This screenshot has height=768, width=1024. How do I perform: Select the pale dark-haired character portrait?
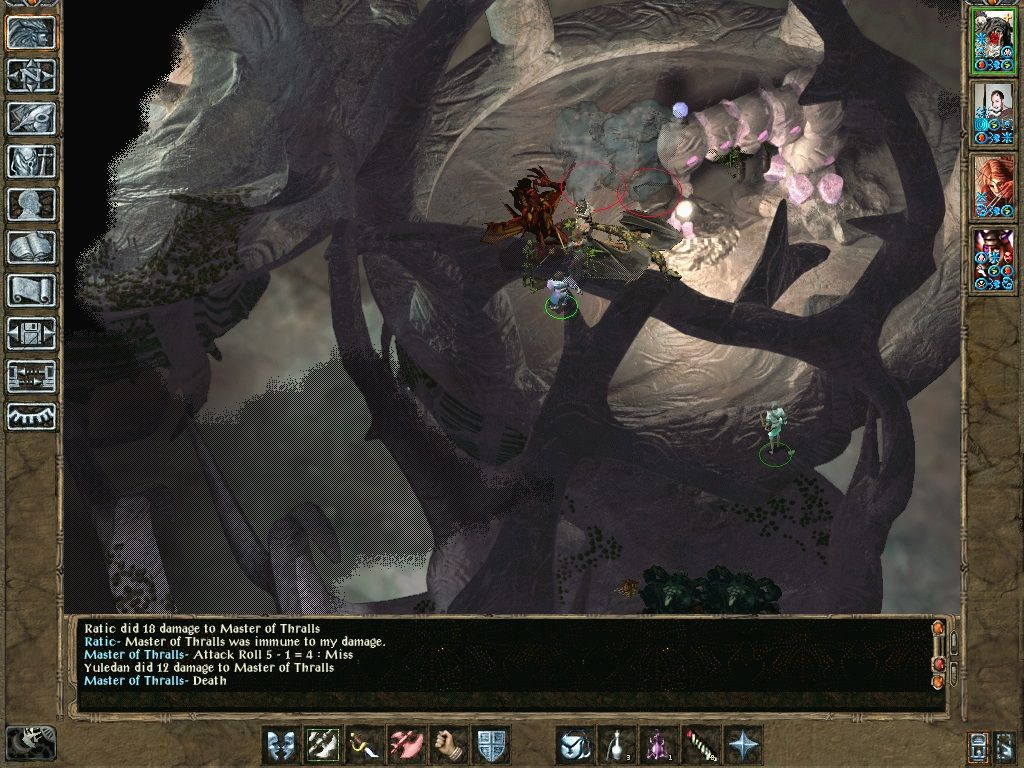(x=993, y=113)
